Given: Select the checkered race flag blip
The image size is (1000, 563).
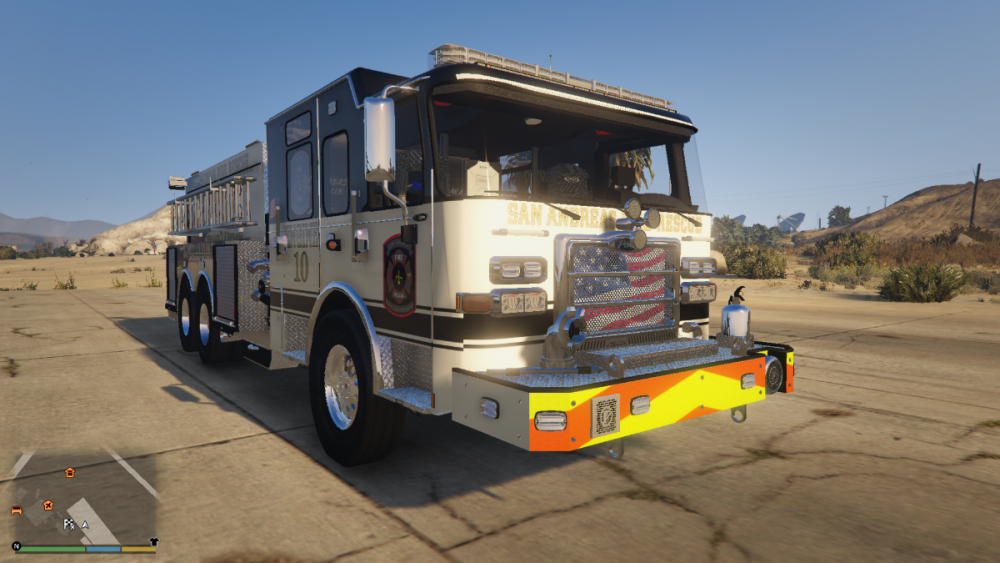Looking at the screenshot, I should click(x=68, y=523).
